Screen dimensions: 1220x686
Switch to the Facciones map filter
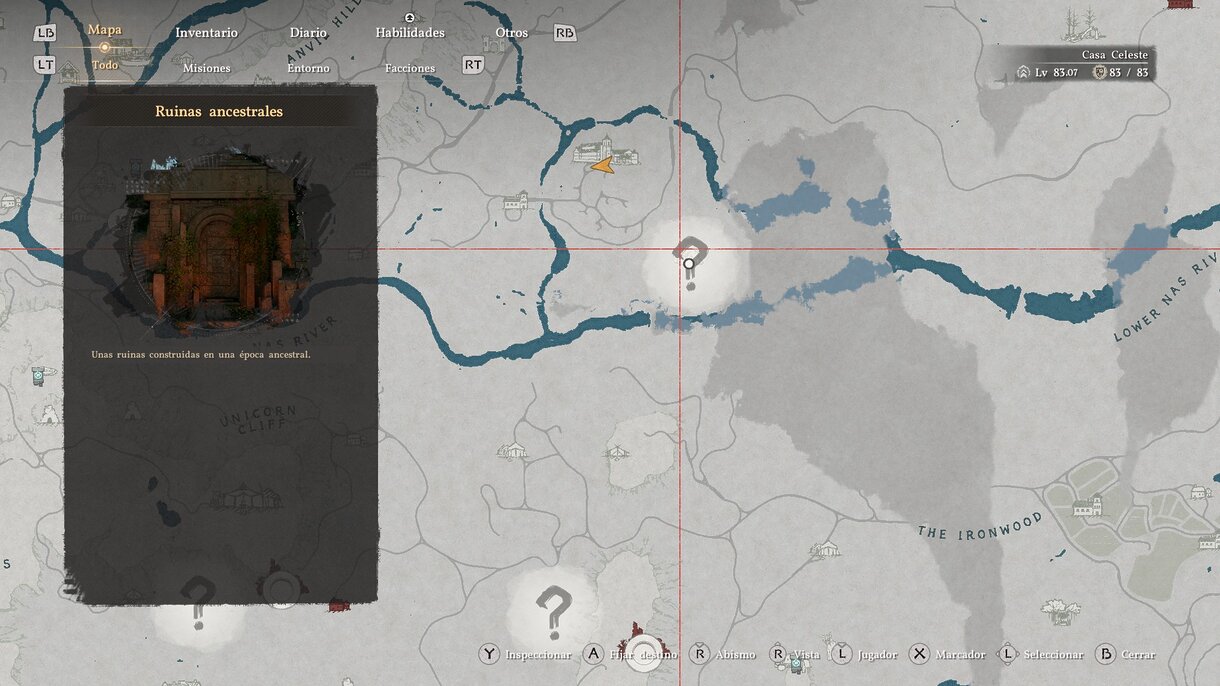tap(410, 68)
